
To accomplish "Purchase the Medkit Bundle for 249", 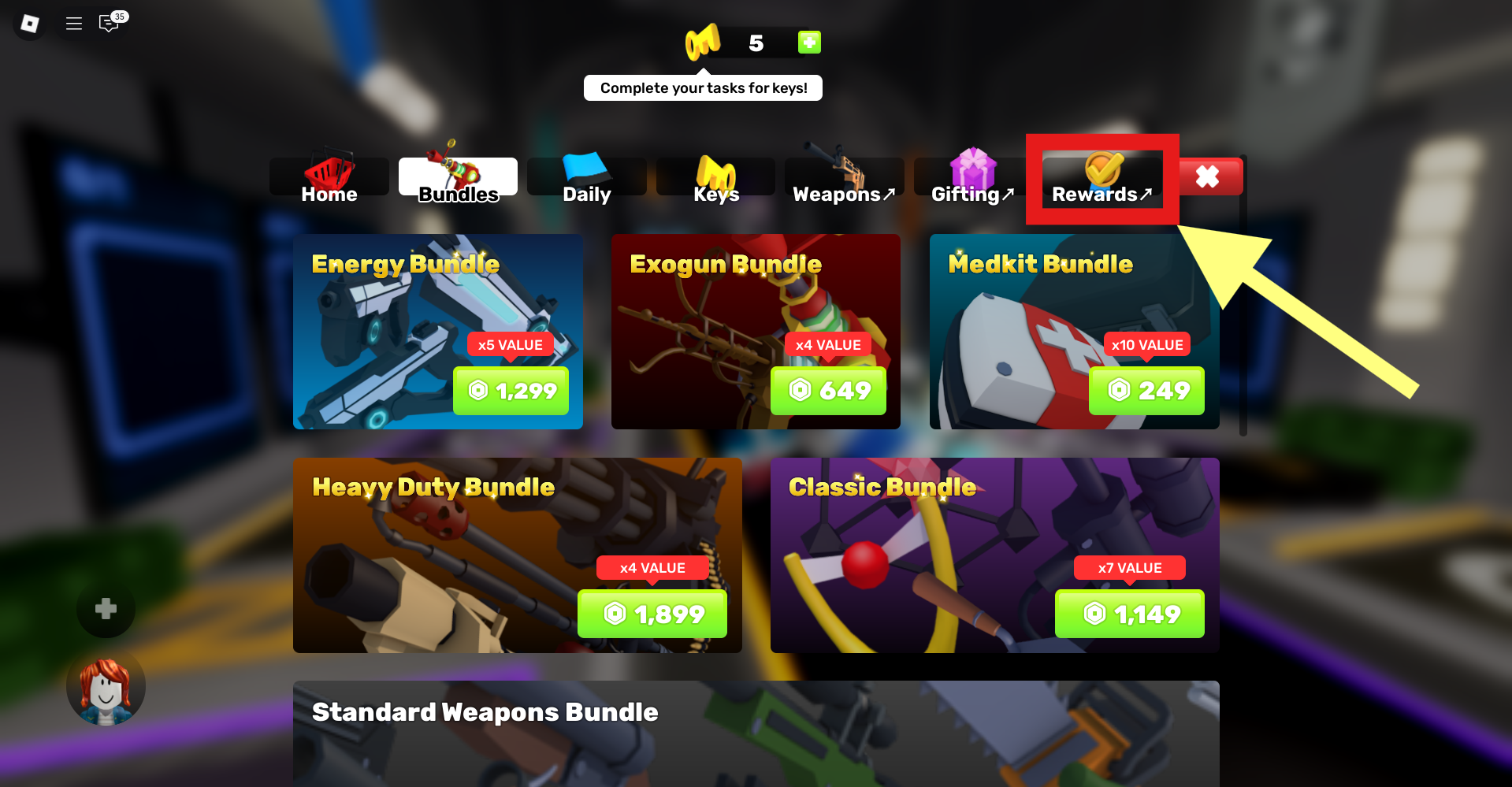I will point(1146,391).
